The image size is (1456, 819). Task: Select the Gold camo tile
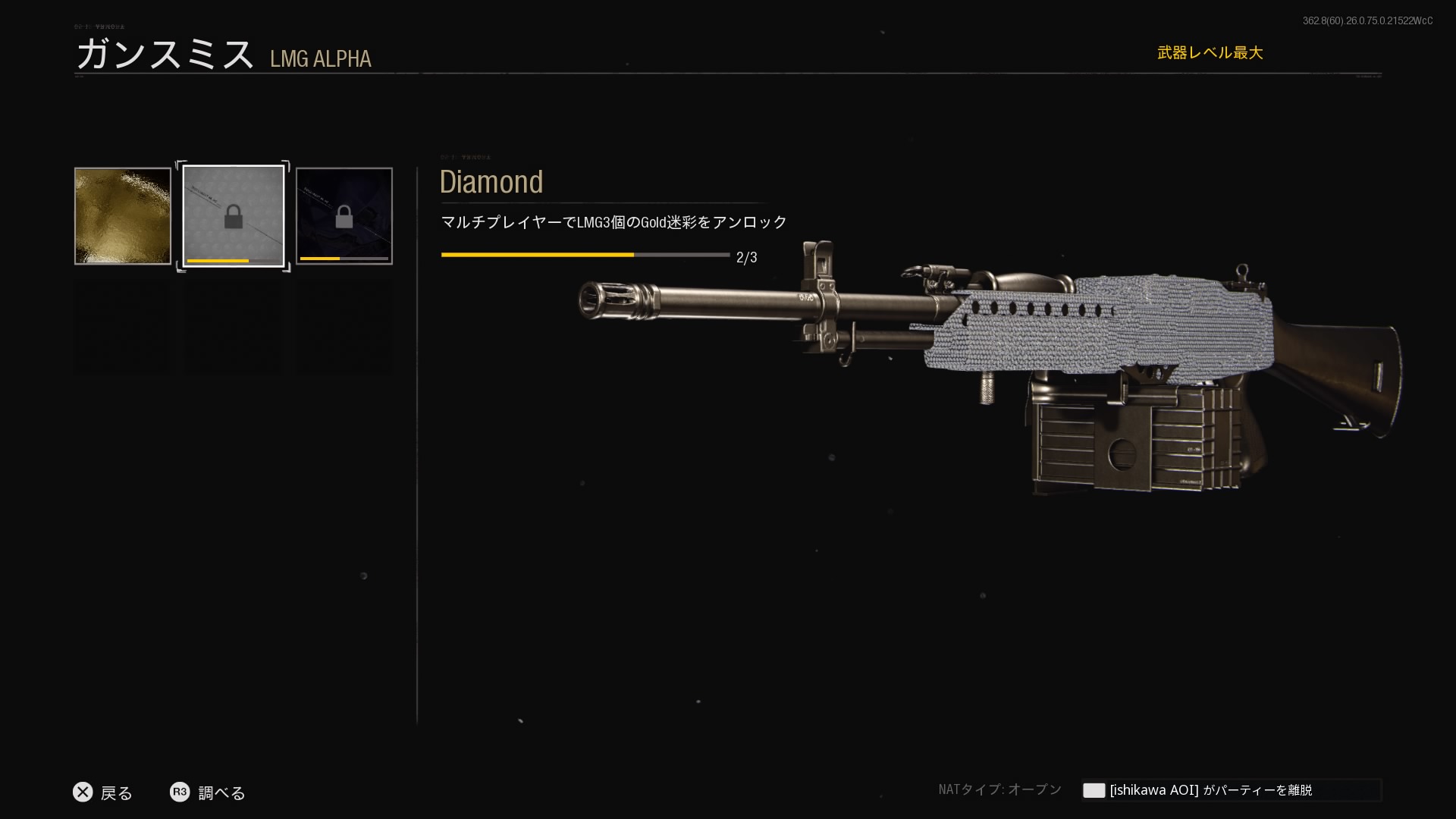pos(123,216)
